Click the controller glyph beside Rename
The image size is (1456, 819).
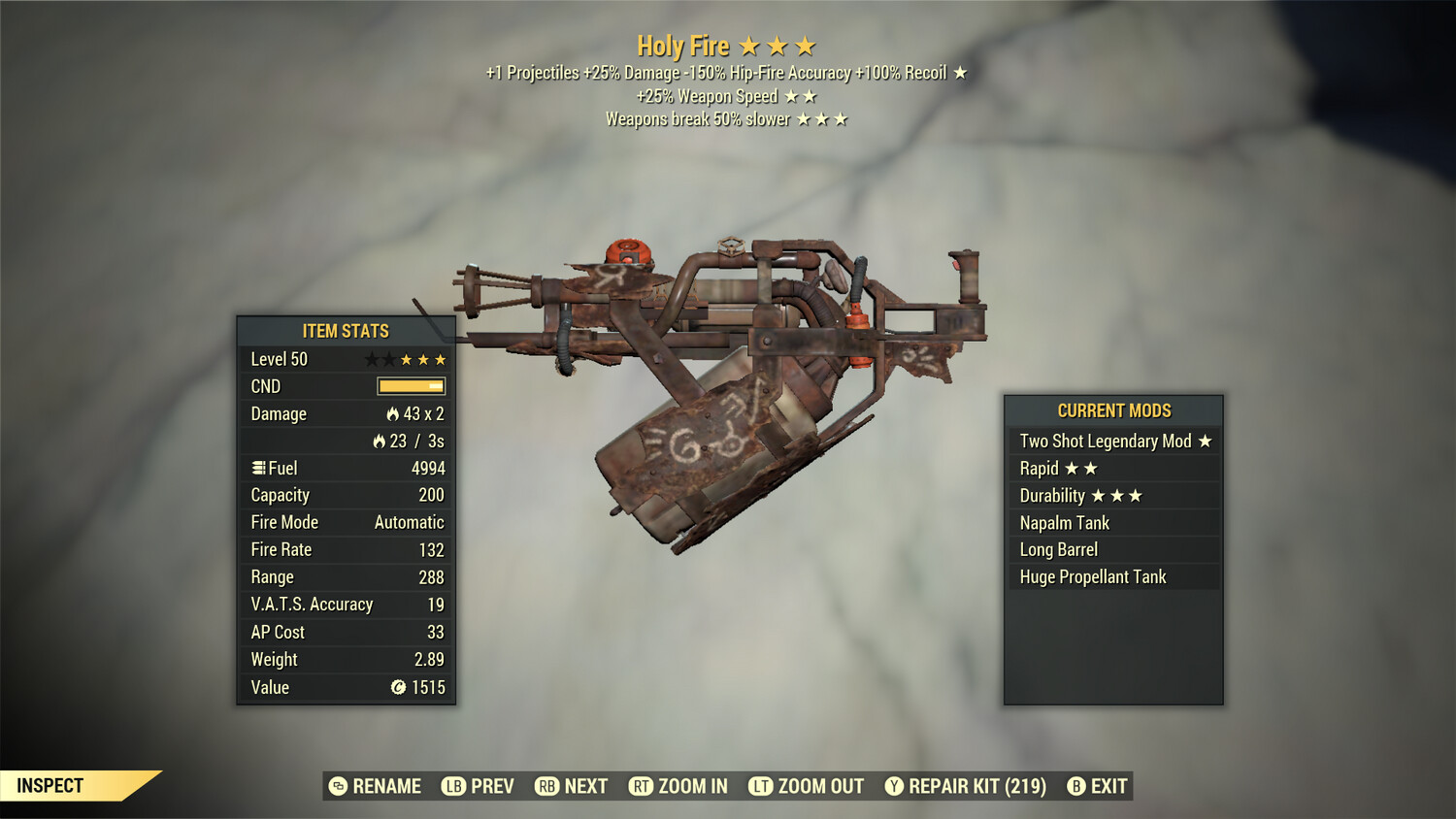337,786
